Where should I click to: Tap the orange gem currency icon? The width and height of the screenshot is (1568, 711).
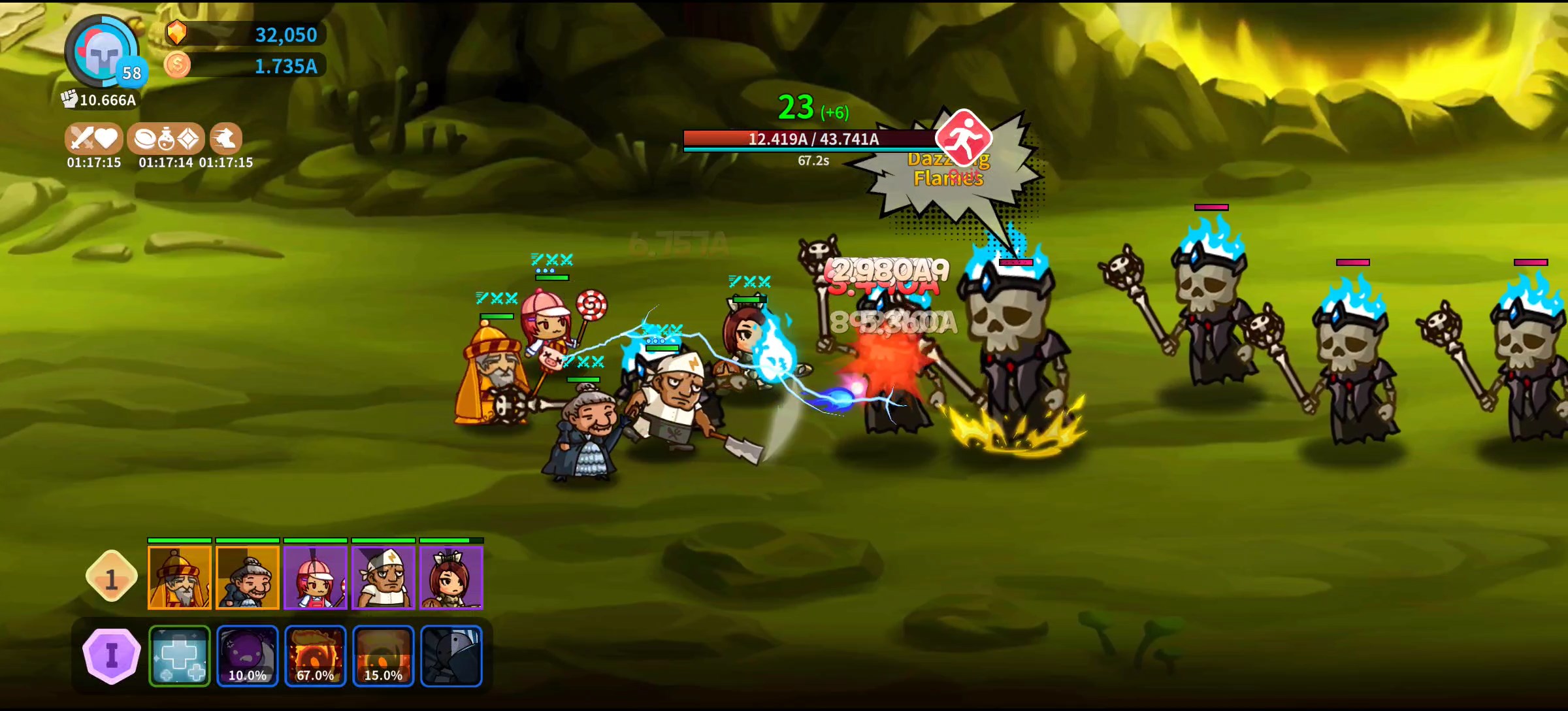(x=176, y=33)
